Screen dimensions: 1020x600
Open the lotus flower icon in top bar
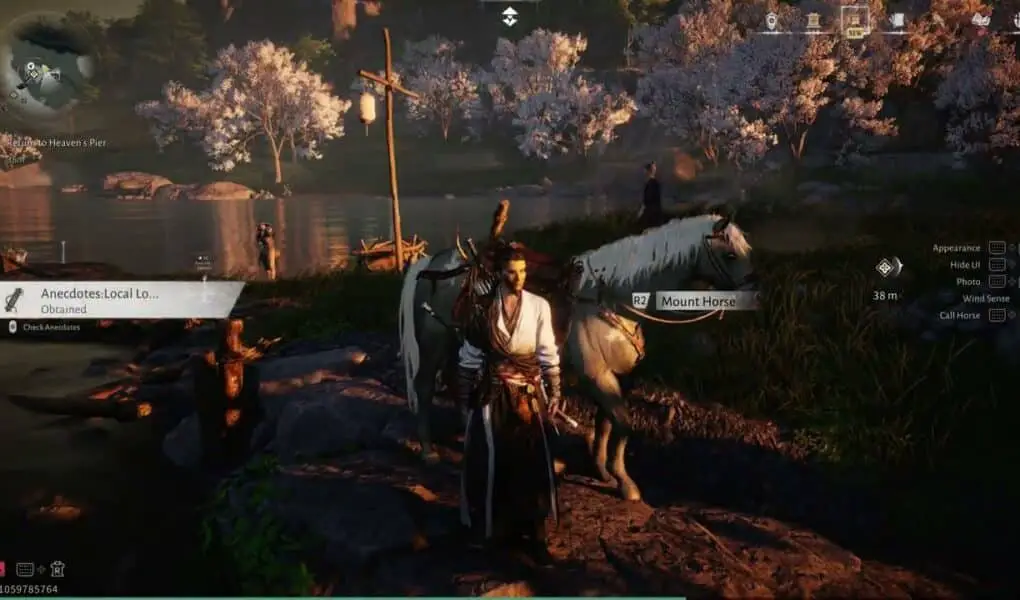pyautogui.click(x=980, y=20)
